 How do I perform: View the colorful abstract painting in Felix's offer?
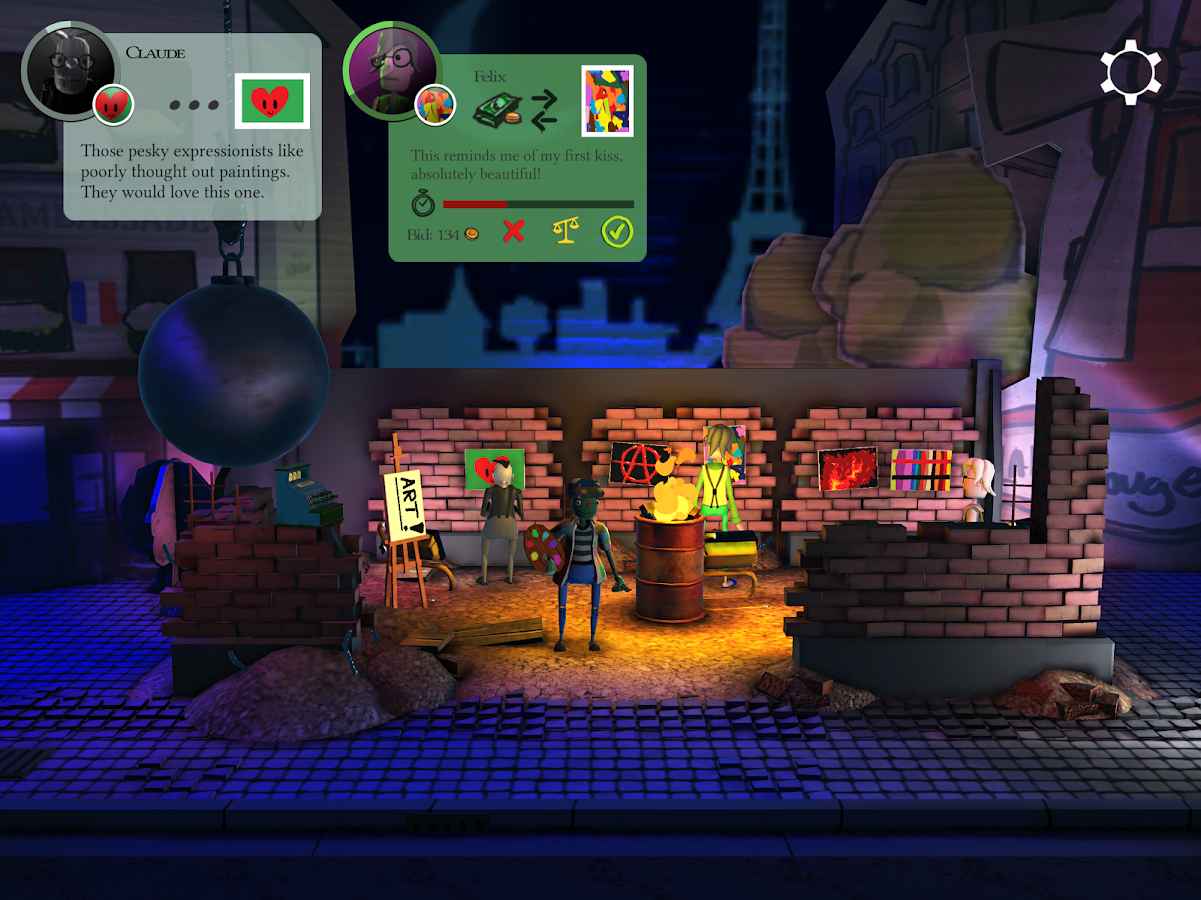(x=607, y=101)
